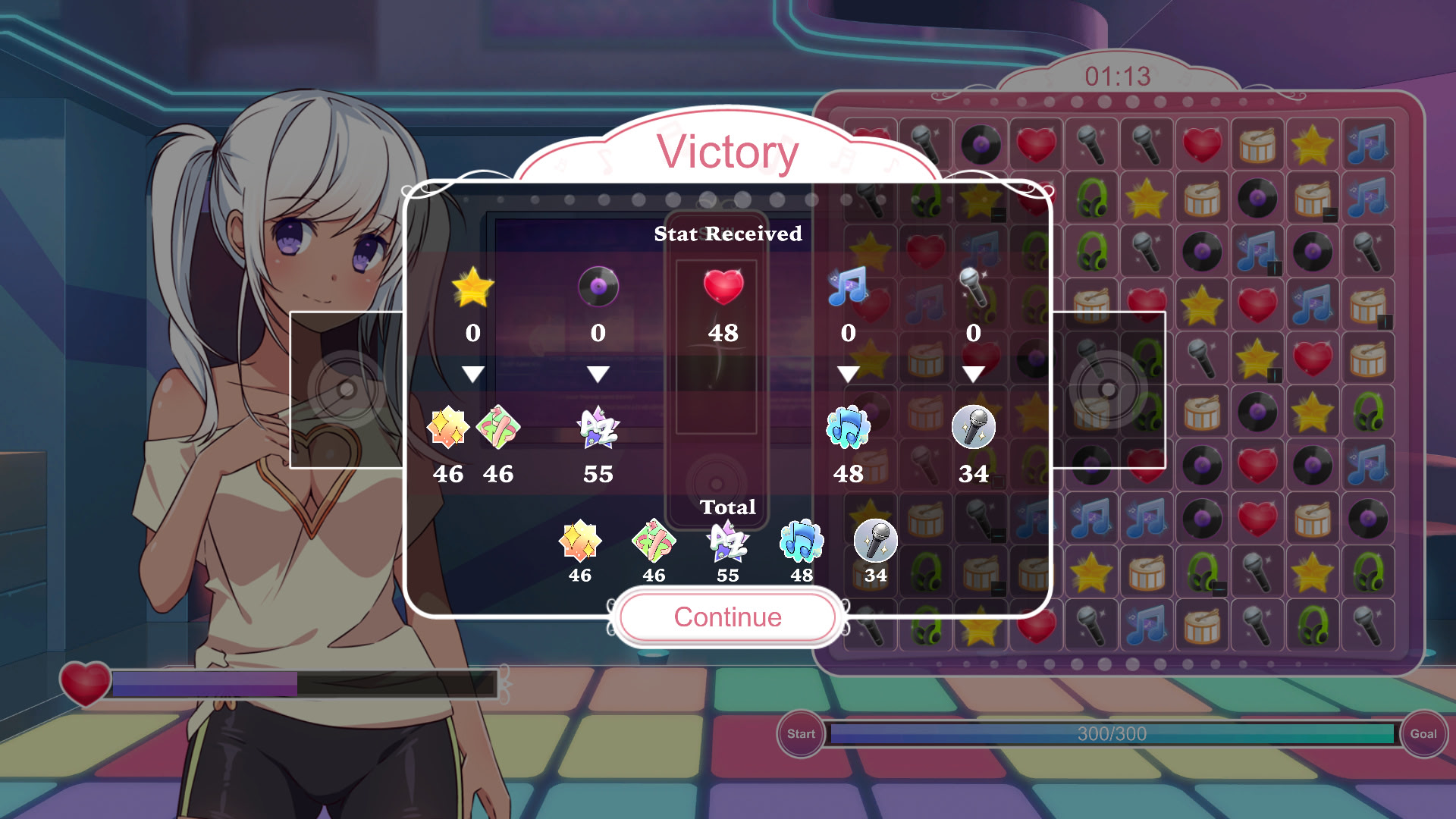Click the Start label on the progress bar
The width and height of the screenshot is (1456, 819).
click(801, 733)
